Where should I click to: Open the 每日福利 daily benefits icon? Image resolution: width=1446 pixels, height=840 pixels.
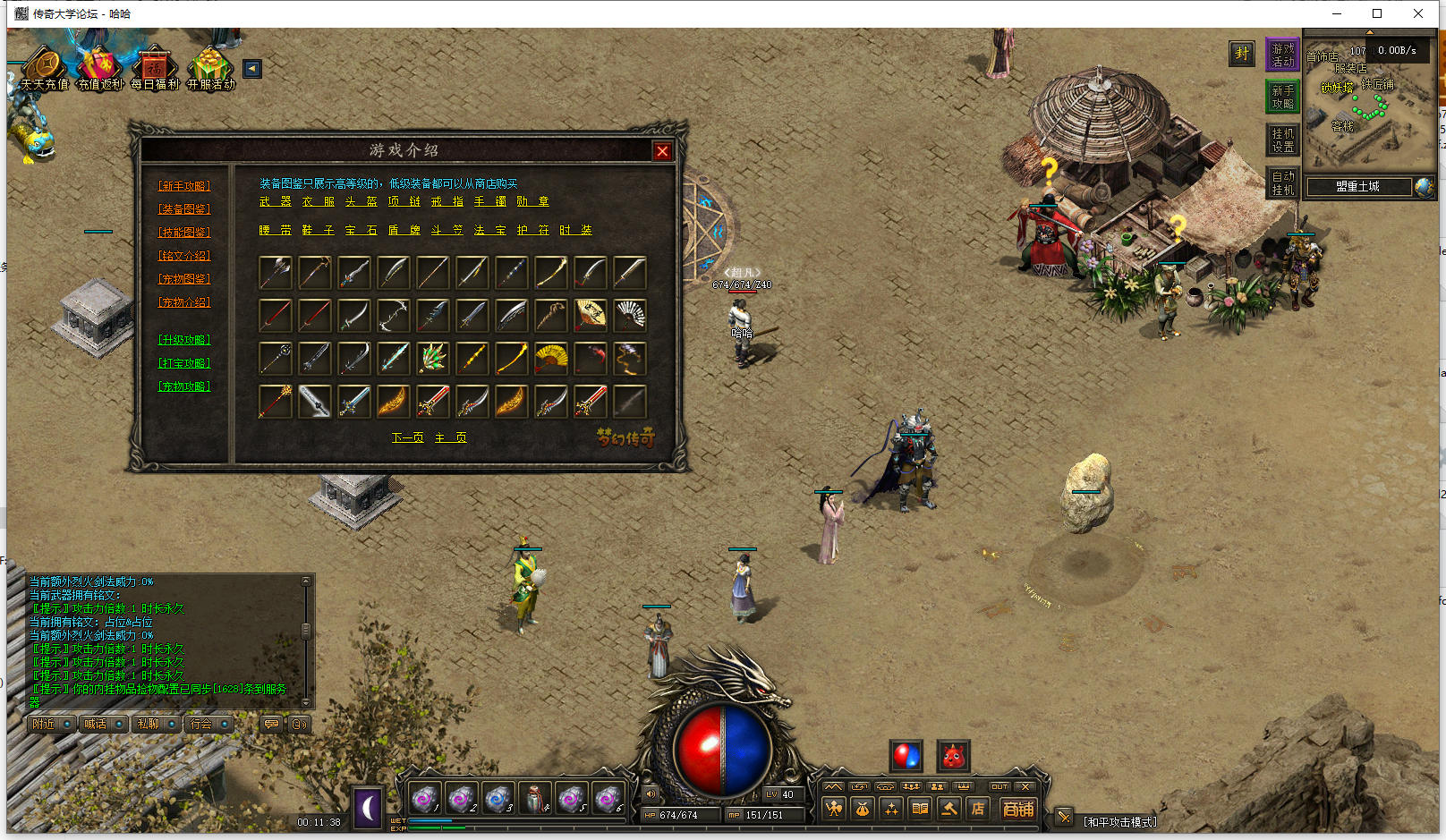155,70
